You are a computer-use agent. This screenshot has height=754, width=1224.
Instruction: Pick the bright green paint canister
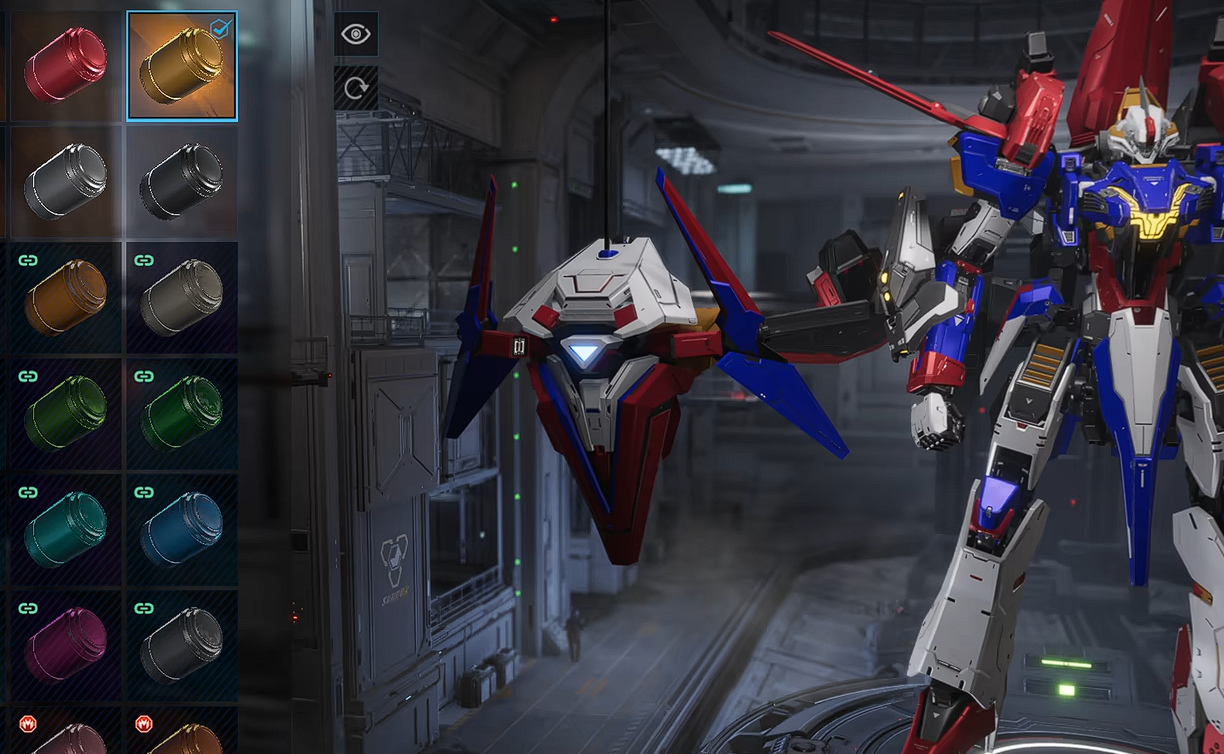tap(181, 413)
